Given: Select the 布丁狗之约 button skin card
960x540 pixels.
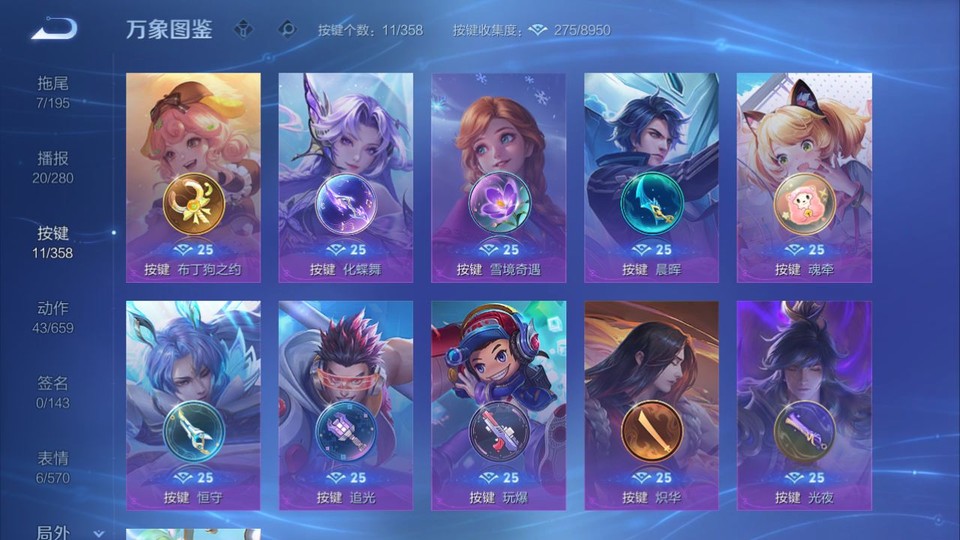Looking at the screenshot, I should (193, 177).
